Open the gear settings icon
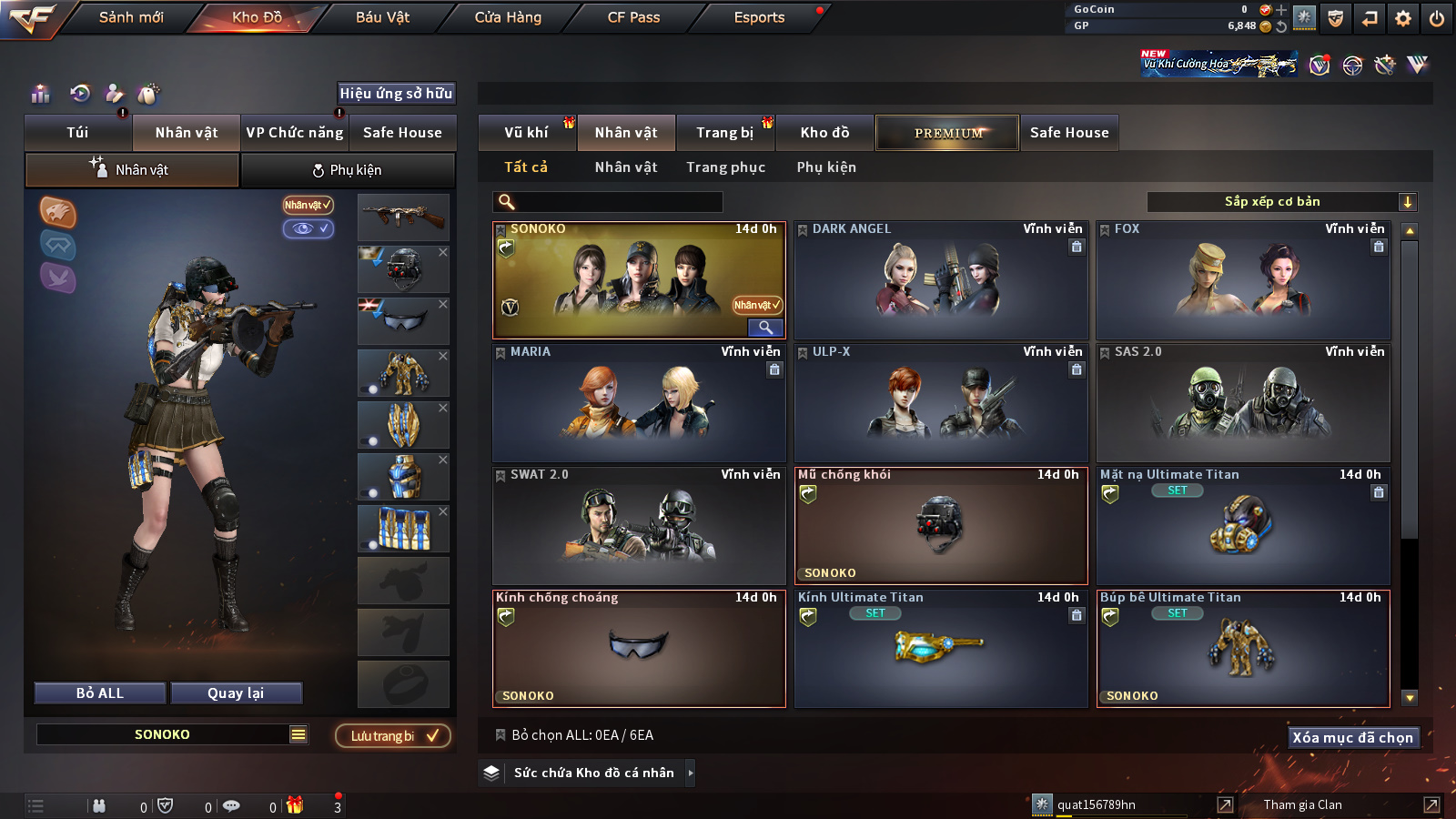1456x819 pixels. coord(1403,18)
